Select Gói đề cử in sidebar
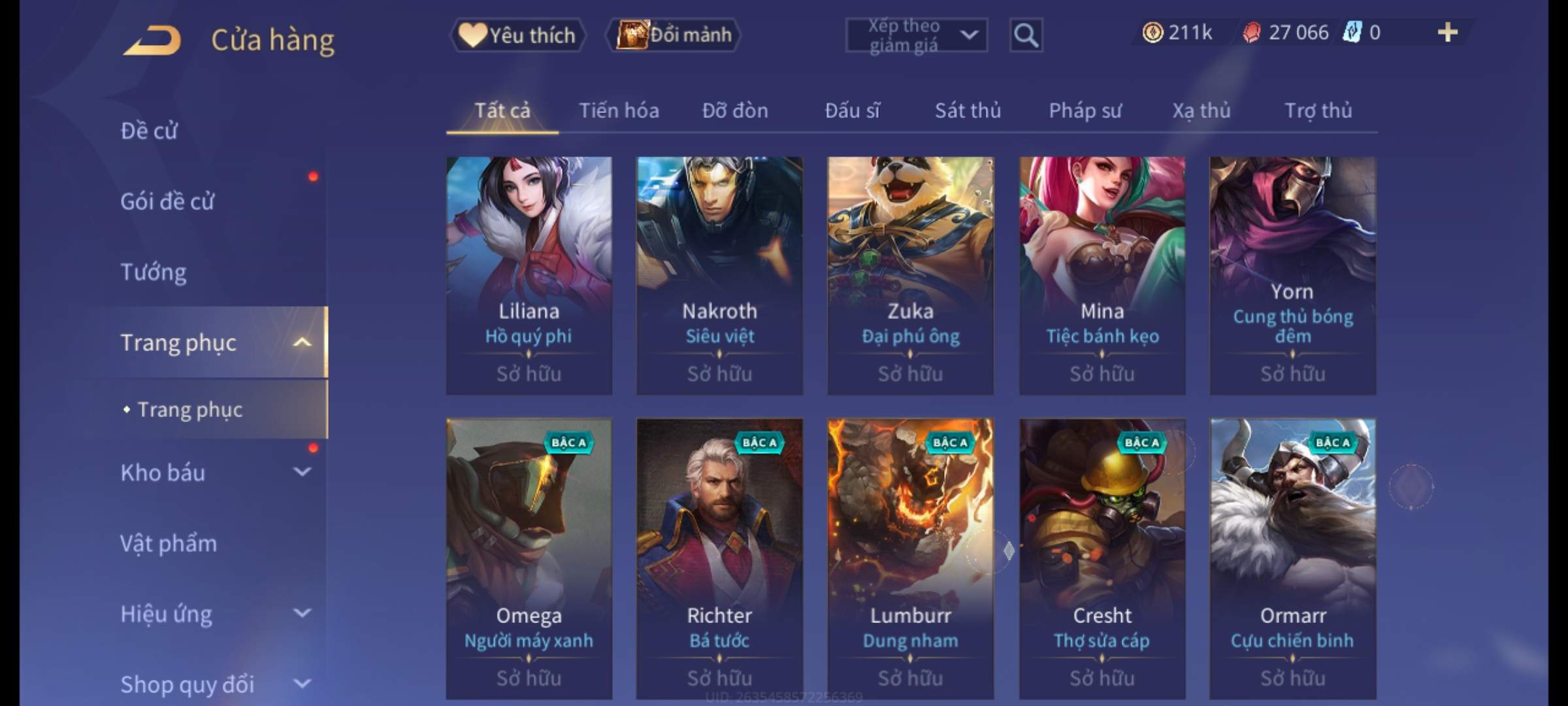The width and height of the screenshot is (1568, 706). [x=167, y=201]
